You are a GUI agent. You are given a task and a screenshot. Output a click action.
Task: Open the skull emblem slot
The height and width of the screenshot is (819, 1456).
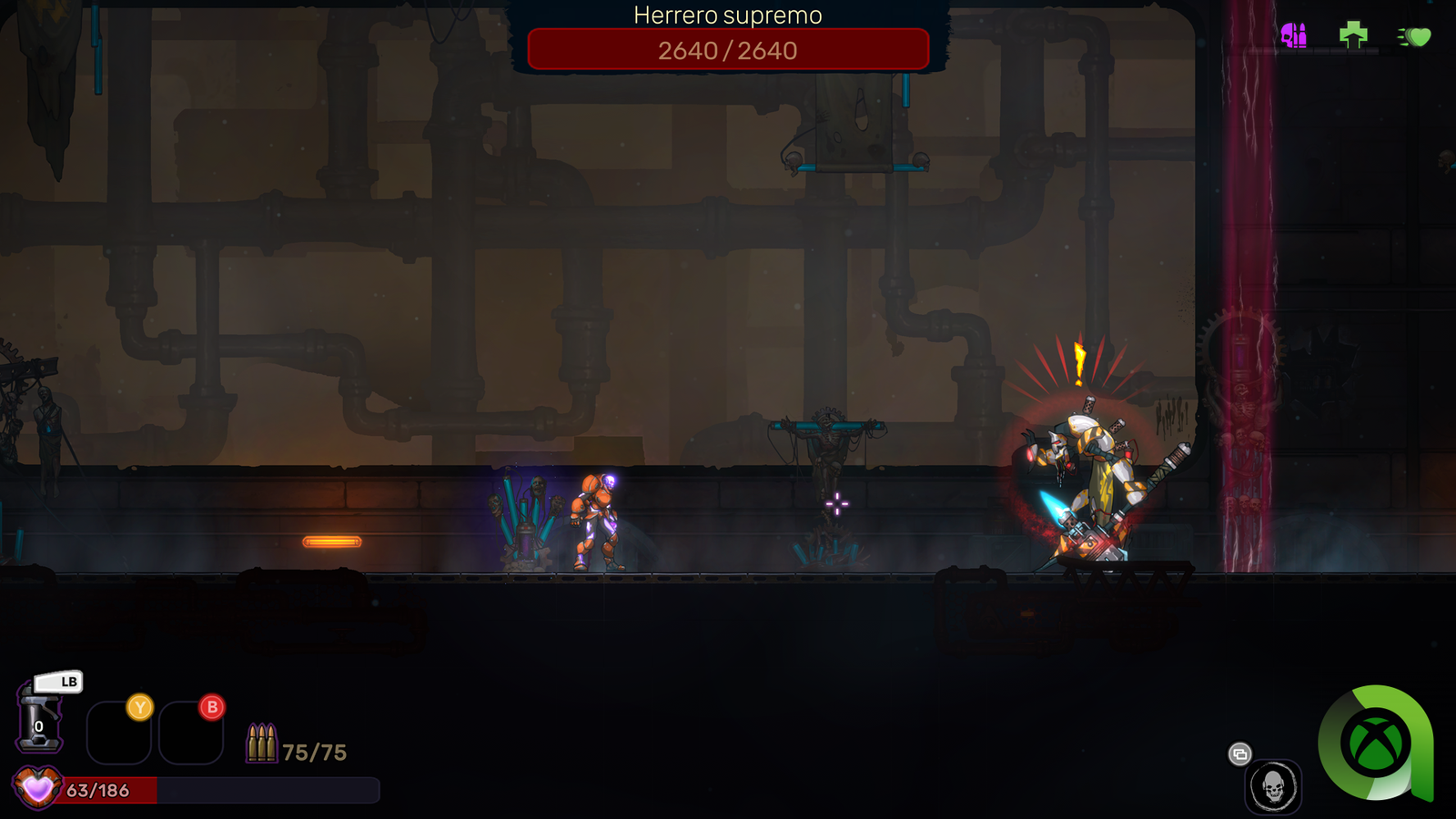pos(1273,787)
